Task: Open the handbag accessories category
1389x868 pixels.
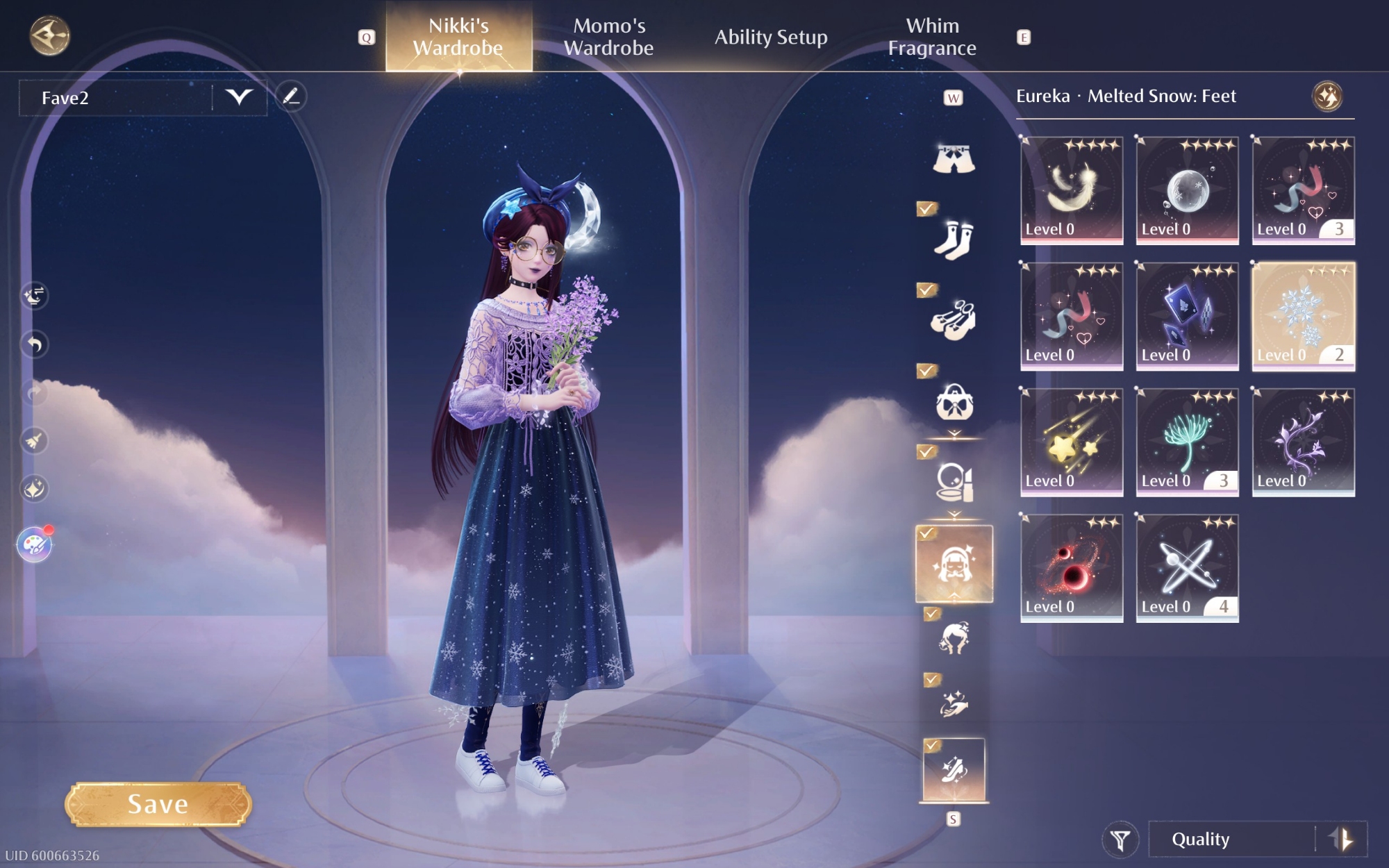Action: (954, 401)
